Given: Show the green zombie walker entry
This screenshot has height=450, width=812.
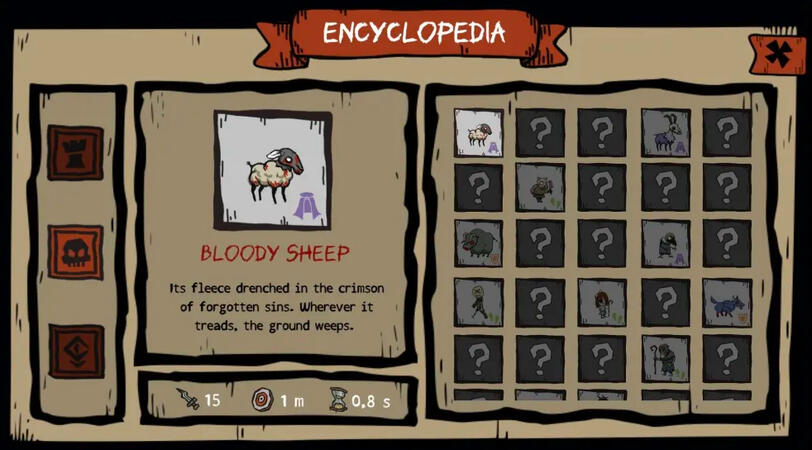Looking at the screenshot, I should 479,302.
